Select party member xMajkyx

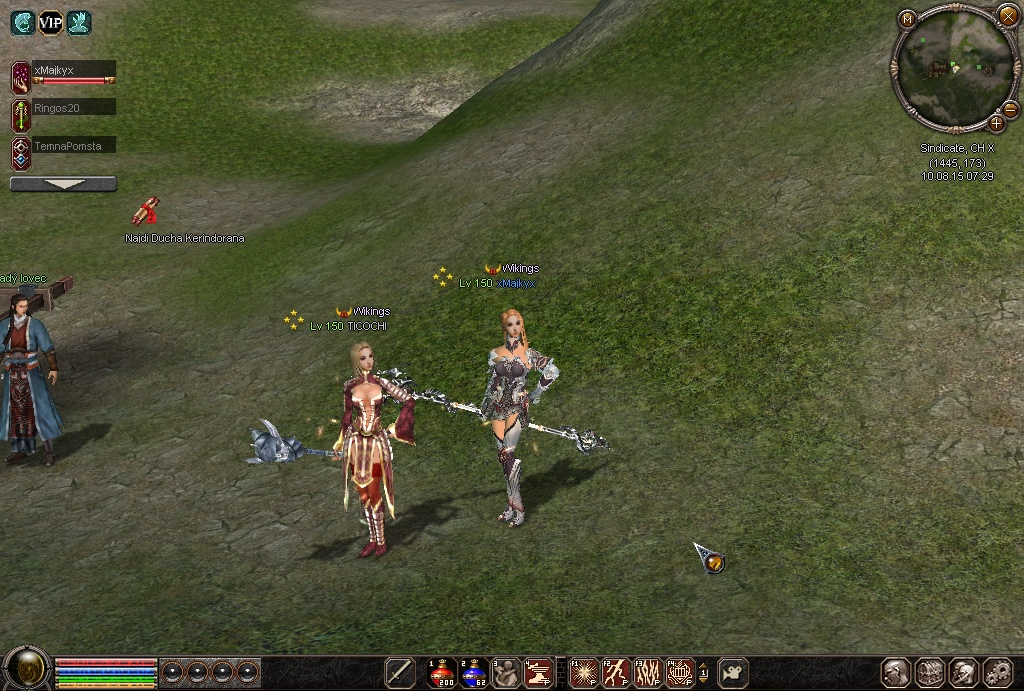point(72,71)
